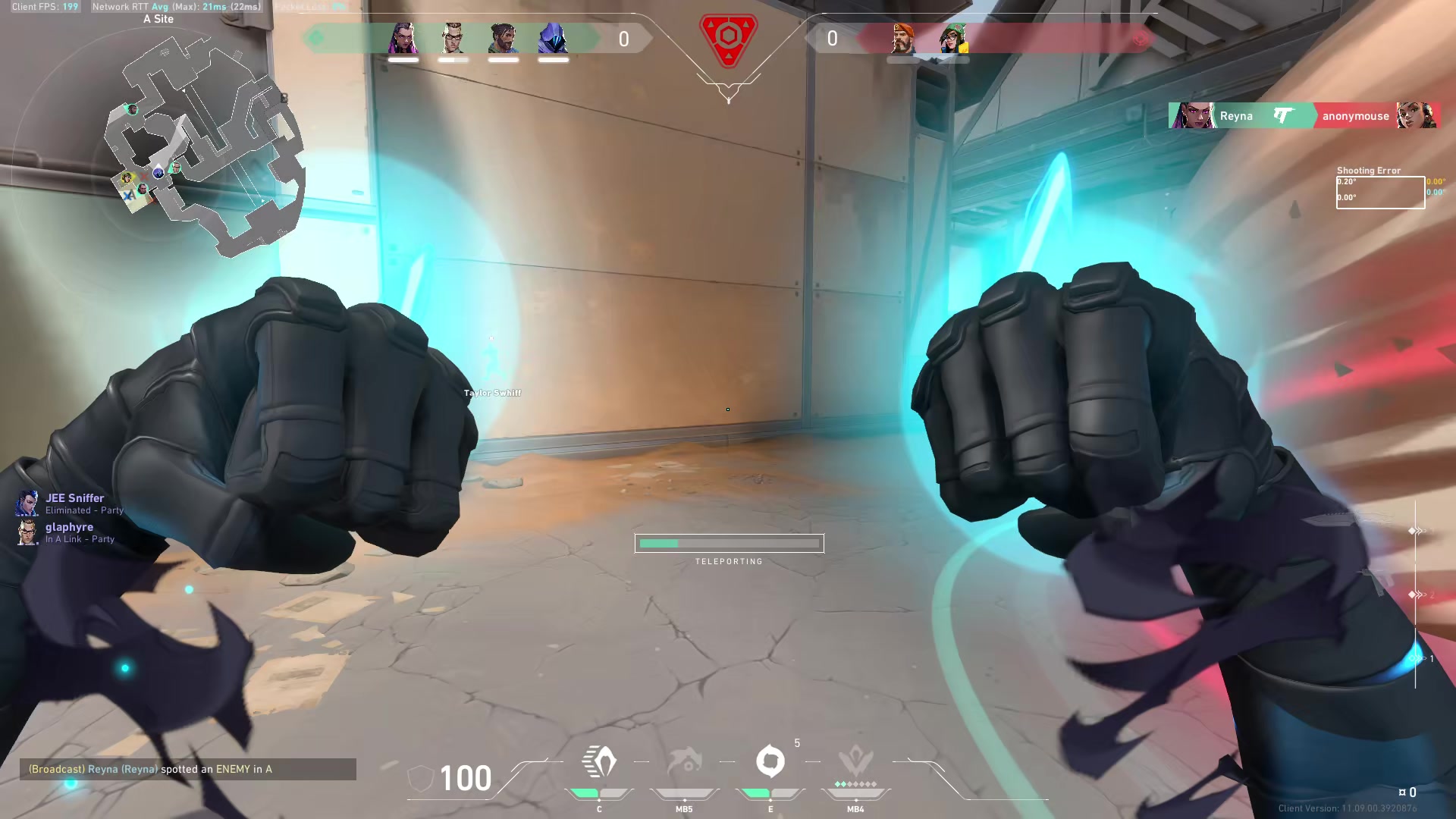
Task: Activate the Shrouded Step ability icon
Action: (x=599, y=762)
